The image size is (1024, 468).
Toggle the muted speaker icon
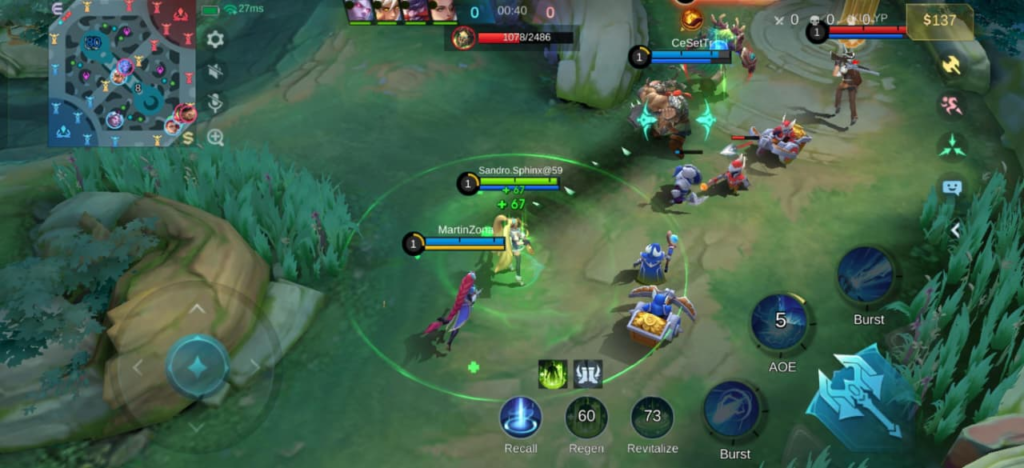215,71
